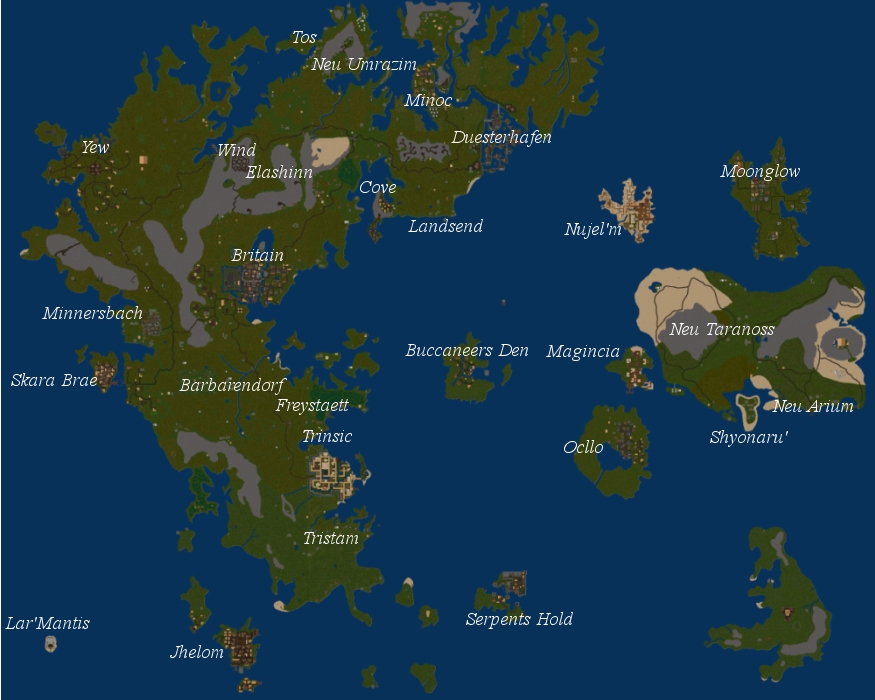Select the Nujel'm label
The width and height of the screenshot is (875, 700).
(593, 230)
